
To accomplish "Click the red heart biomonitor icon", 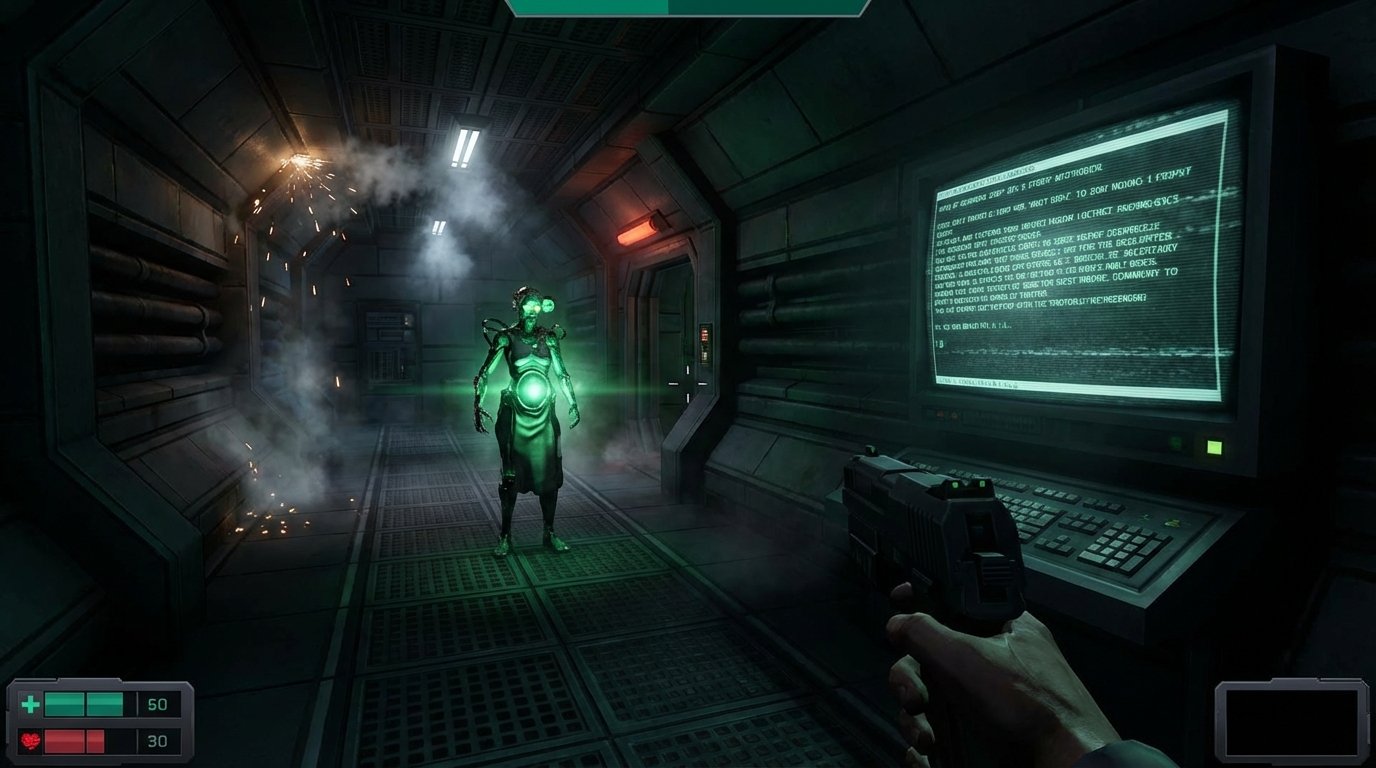I will (x=31, y=740).
